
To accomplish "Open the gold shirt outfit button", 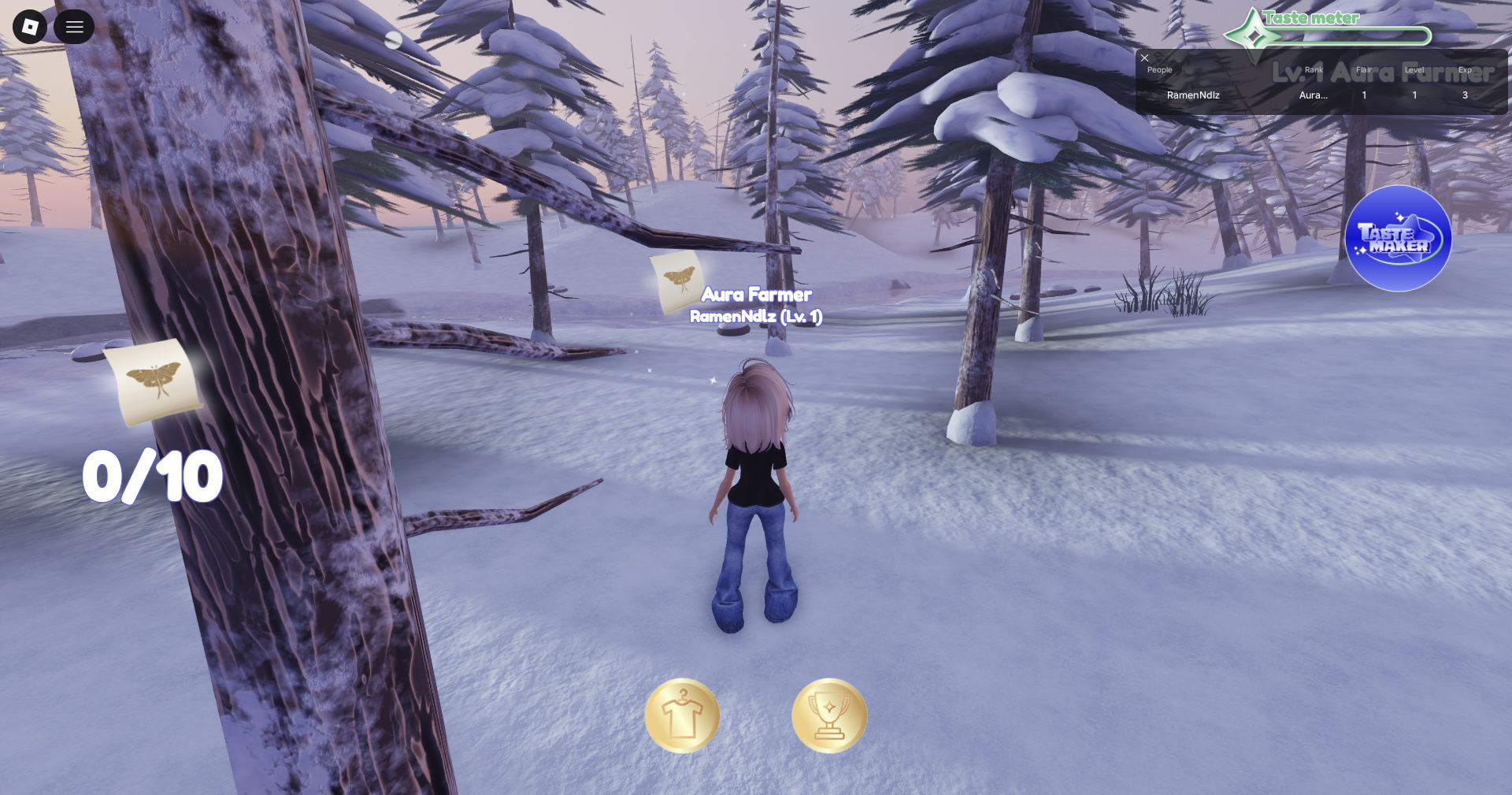I will (x=682, y=715).
